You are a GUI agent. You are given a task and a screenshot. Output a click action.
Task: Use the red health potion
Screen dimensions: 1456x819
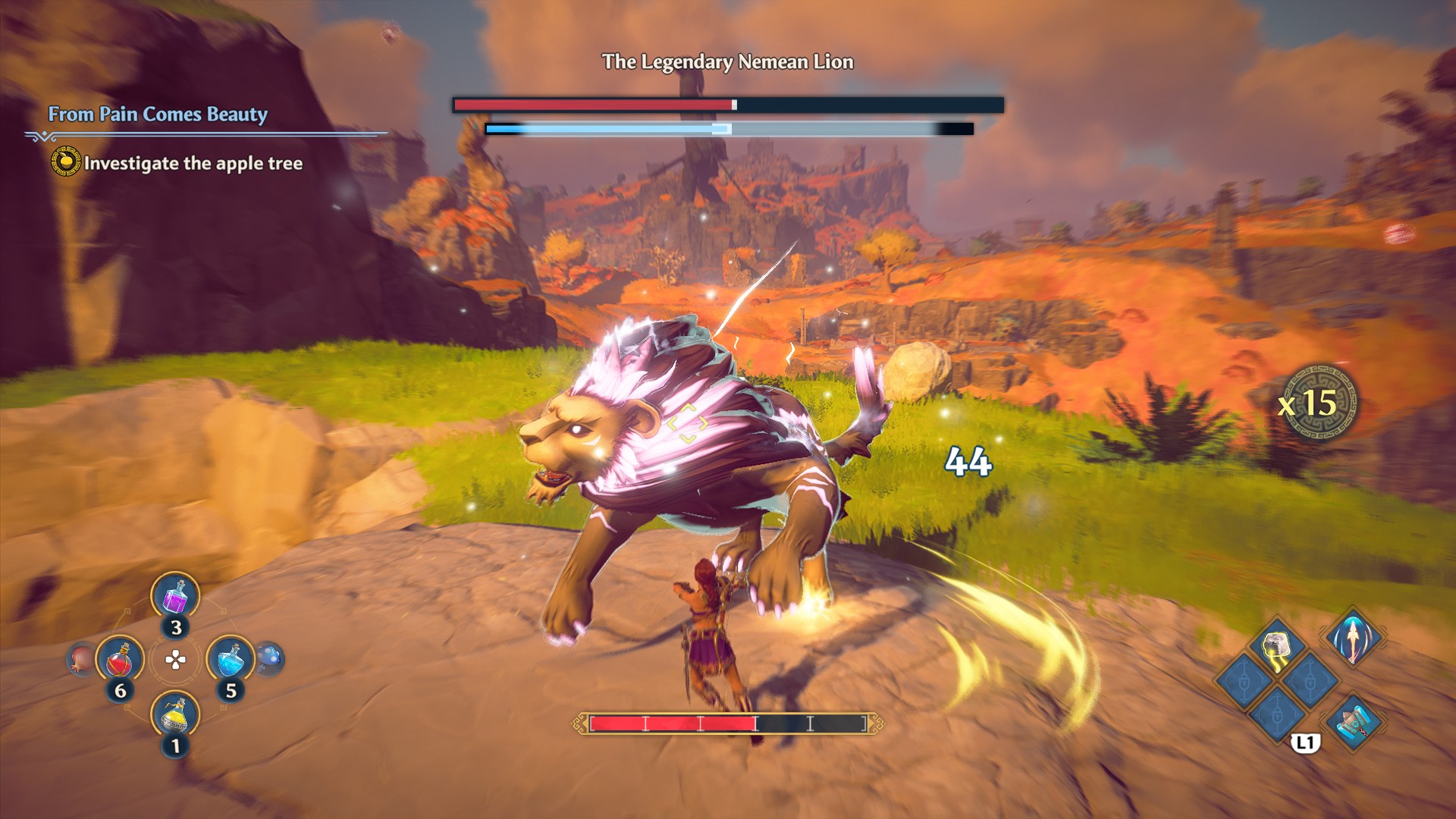[x=120, y=659]
